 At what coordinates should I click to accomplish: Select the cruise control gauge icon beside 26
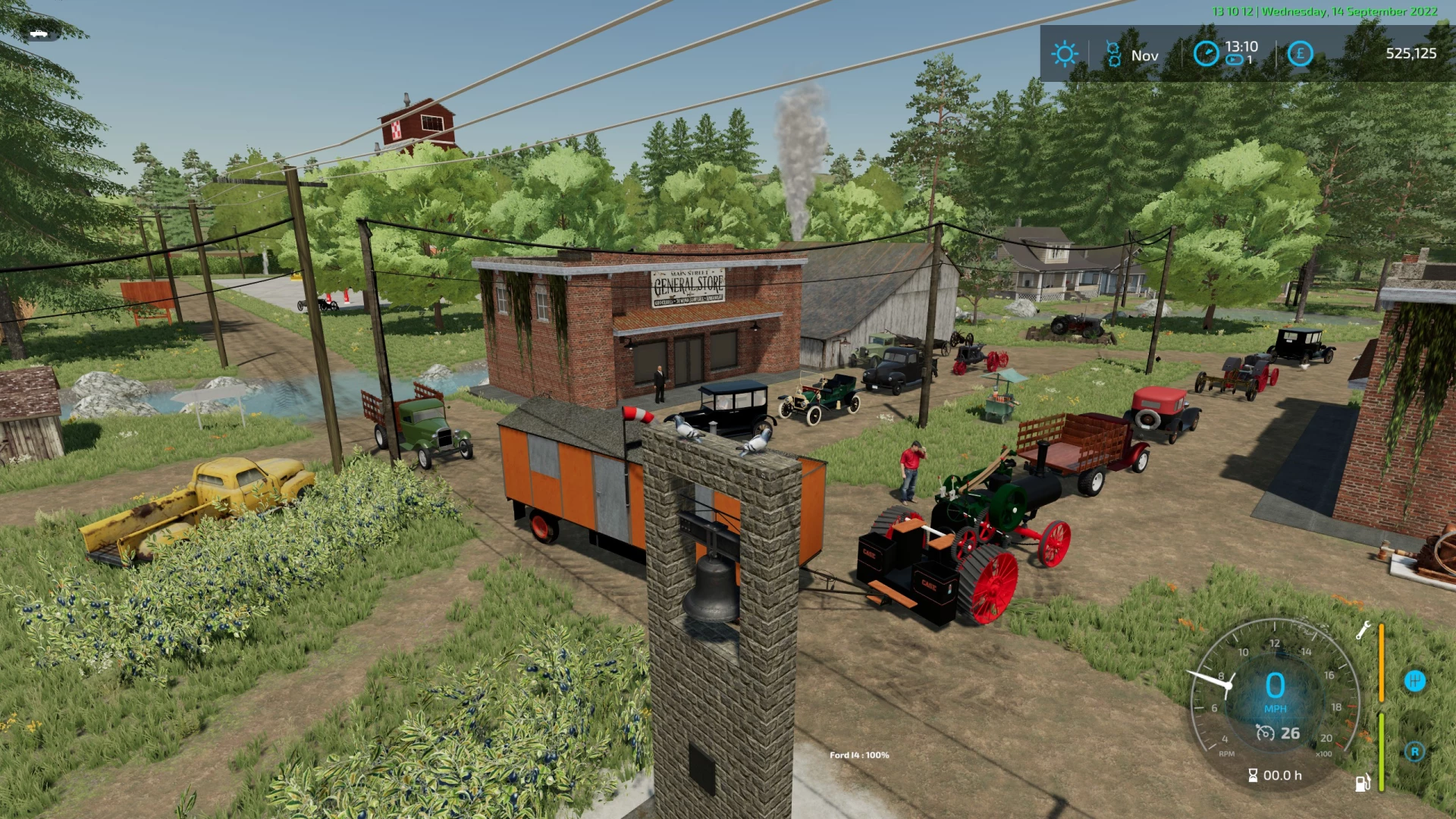coord(1265,733)
